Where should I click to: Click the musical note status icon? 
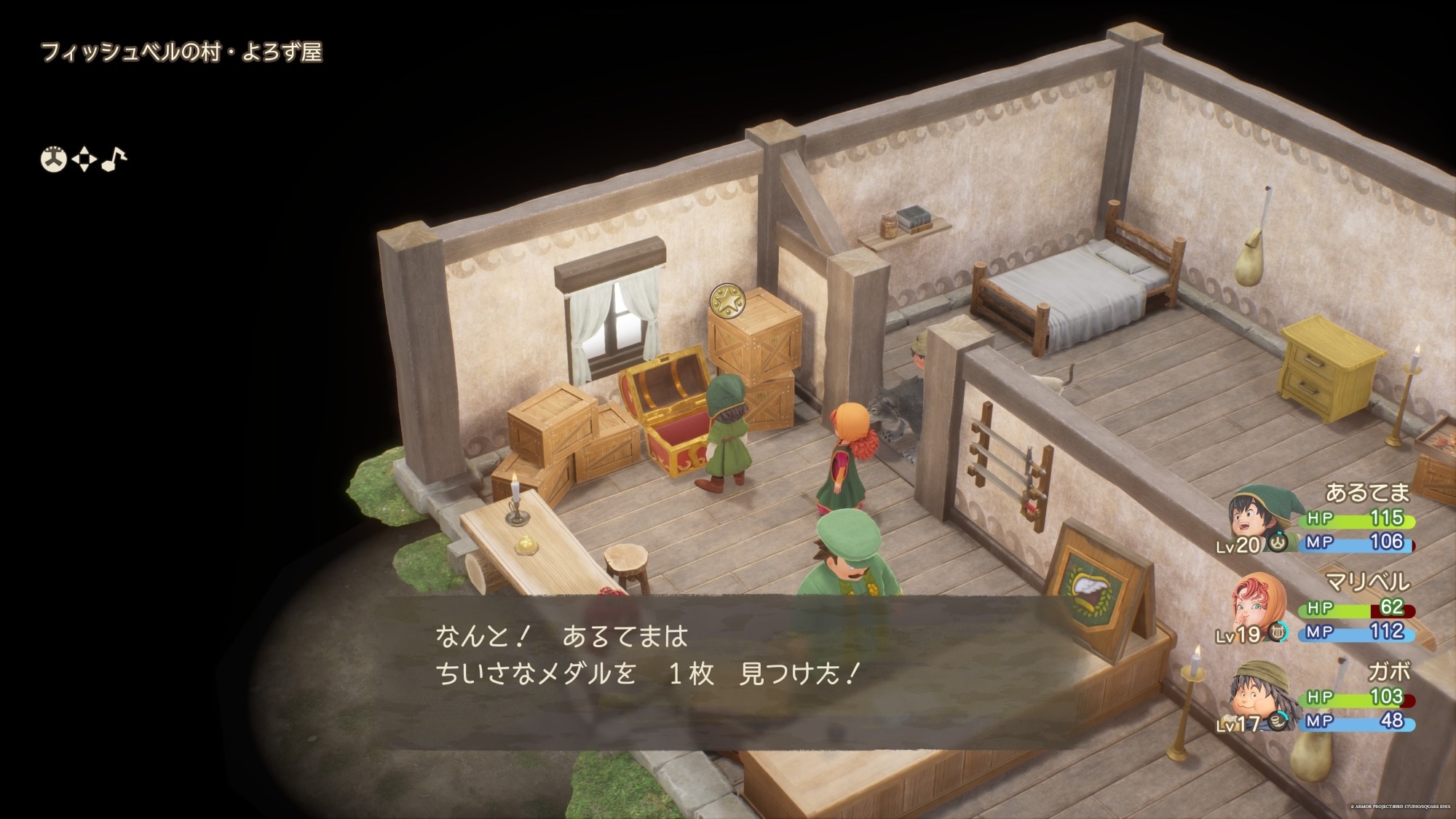(114, 158)
